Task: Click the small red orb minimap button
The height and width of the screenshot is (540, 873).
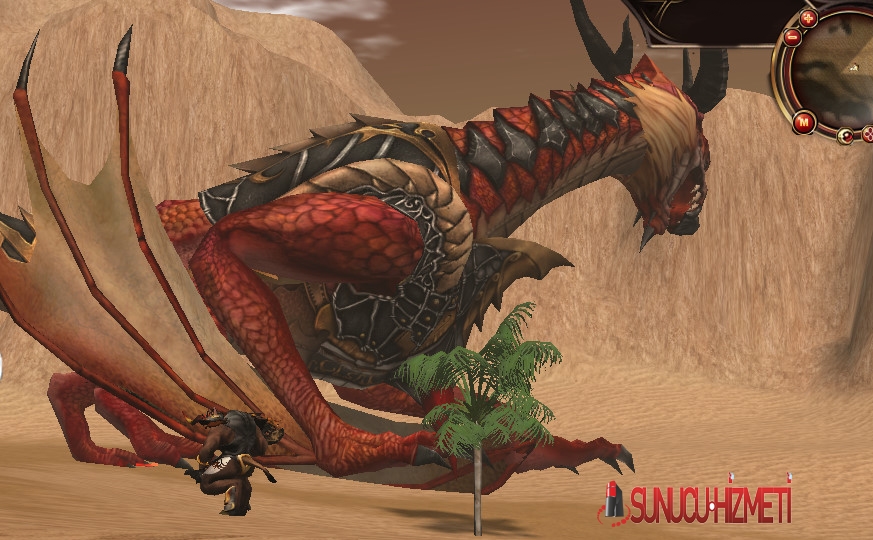Action: 846,136
